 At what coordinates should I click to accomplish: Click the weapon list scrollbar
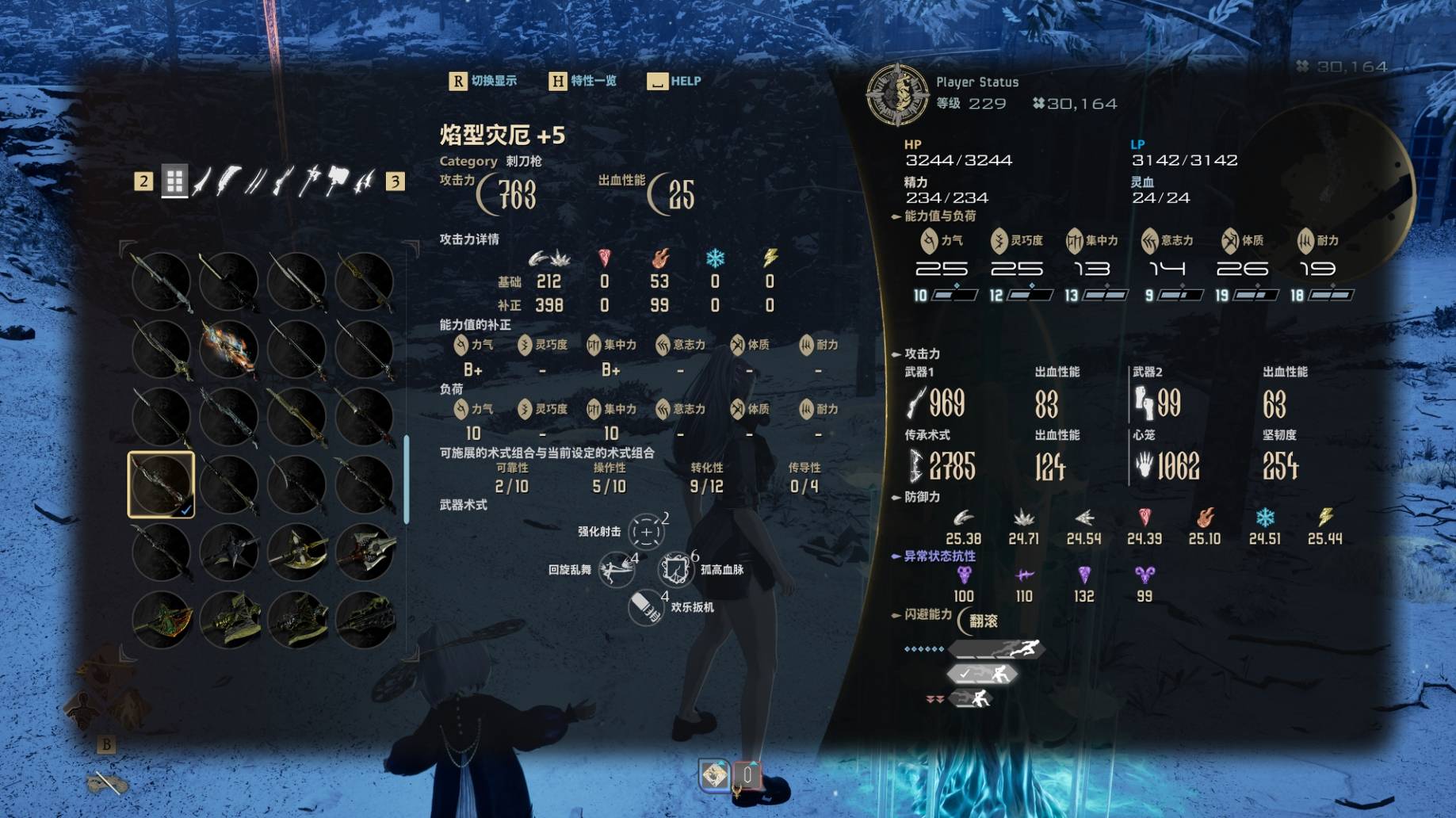point(407,479)
